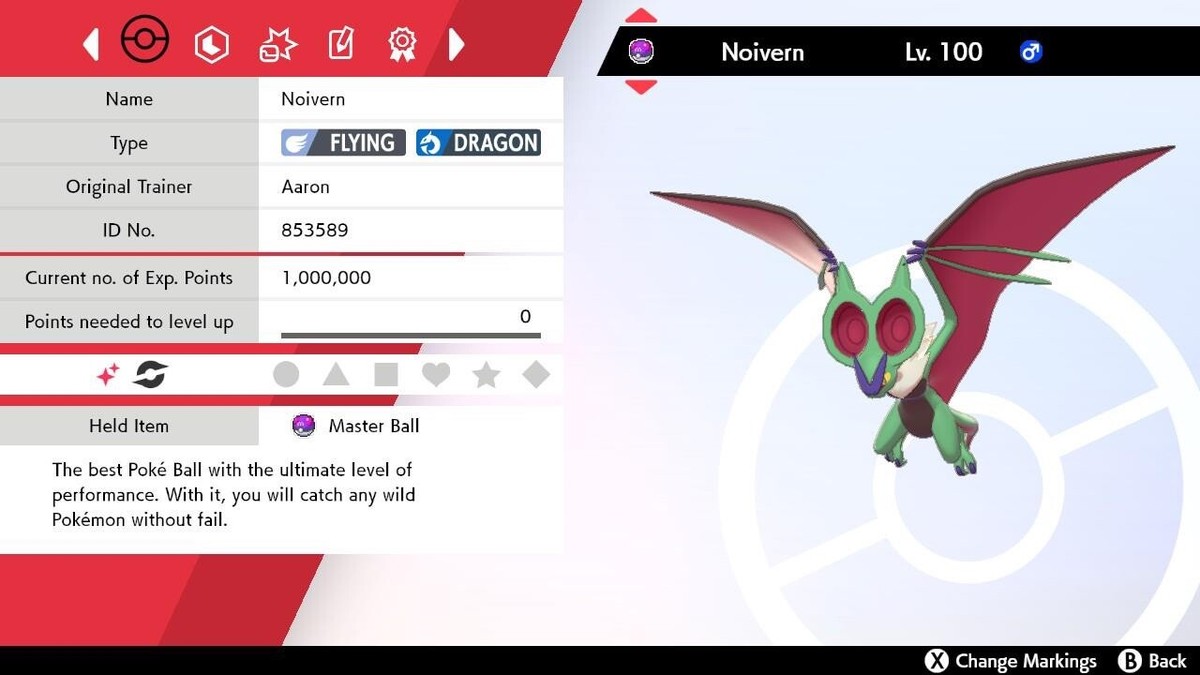
Task: Switch to previous Pokémon with up arrow
Action: click(x=641, y=16)
